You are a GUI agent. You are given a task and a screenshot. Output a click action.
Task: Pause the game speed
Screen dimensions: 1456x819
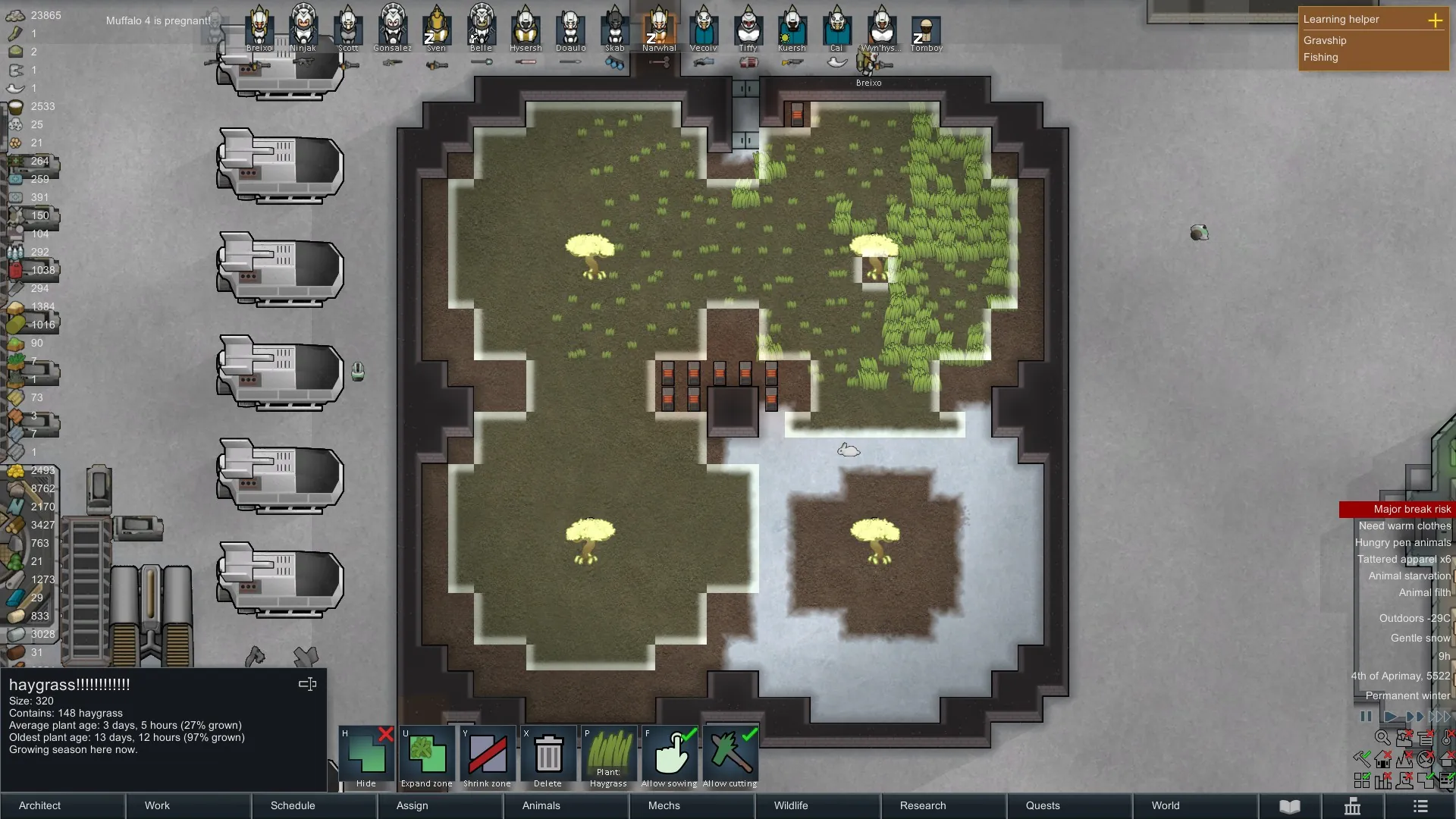point(1366,716)
